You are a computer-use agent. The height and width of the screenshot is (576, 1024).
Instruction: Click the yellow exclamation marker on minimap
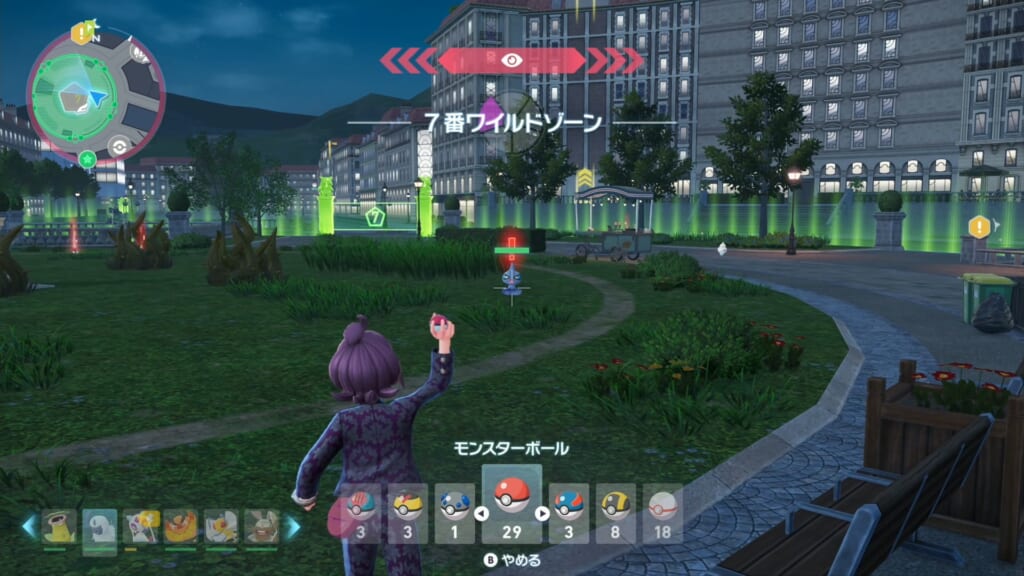pyautogui.click(x=79, y=33)
